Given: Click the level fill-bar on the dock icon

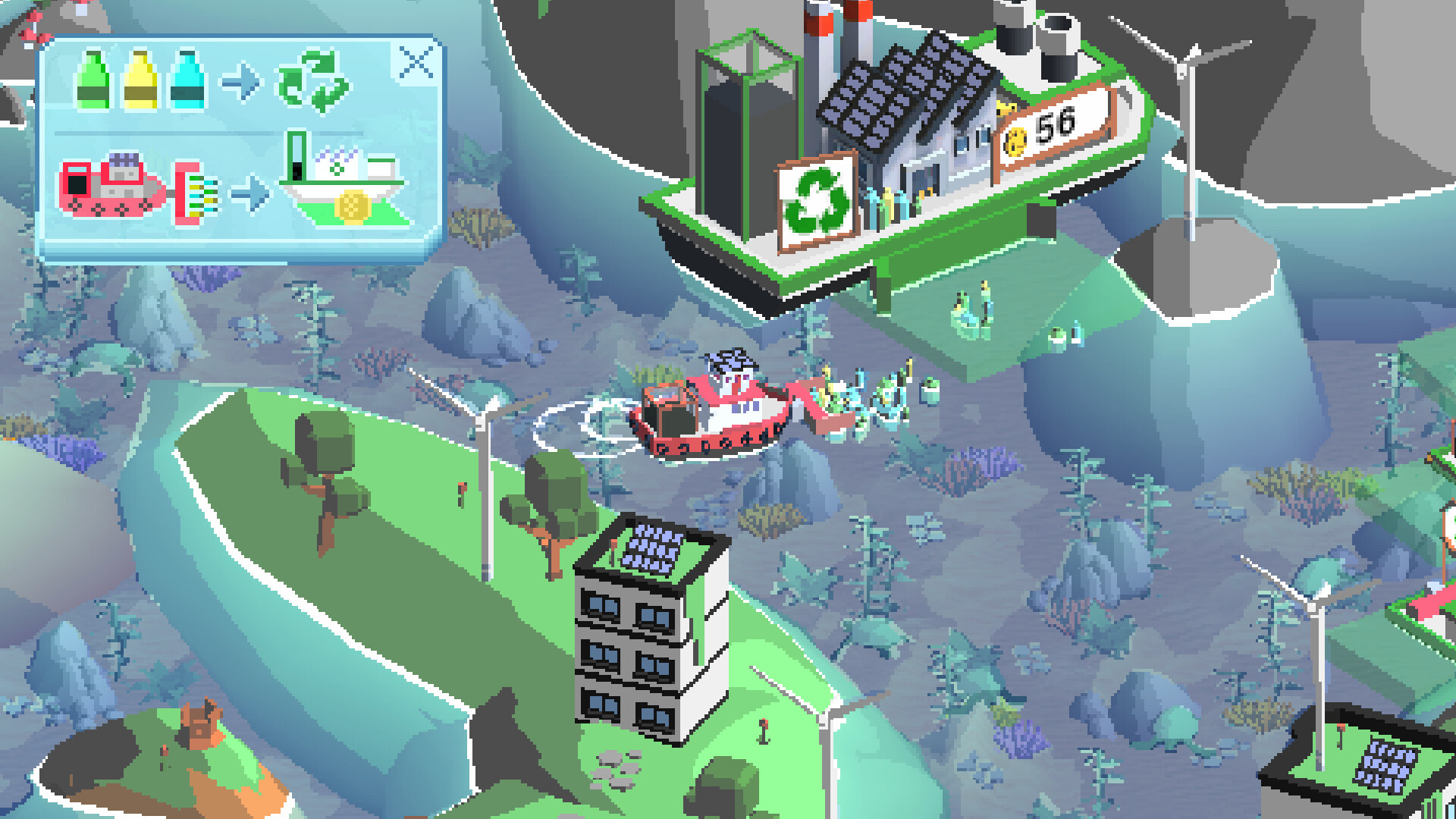Looking at the screenshot, I should 296,163.
